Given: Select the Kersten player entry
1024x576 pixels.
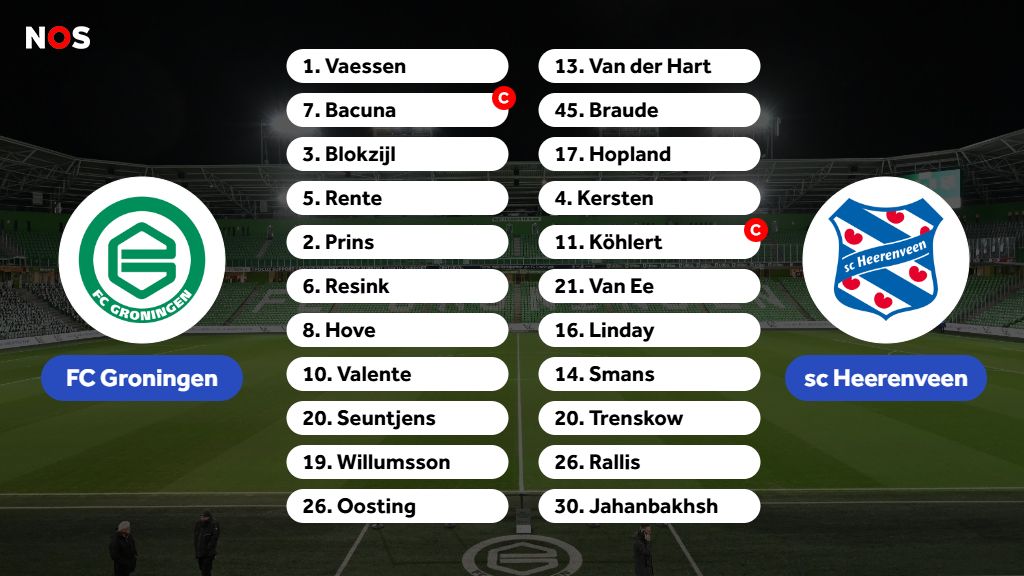Looking at the screenshot, I should tap(649, 198).
